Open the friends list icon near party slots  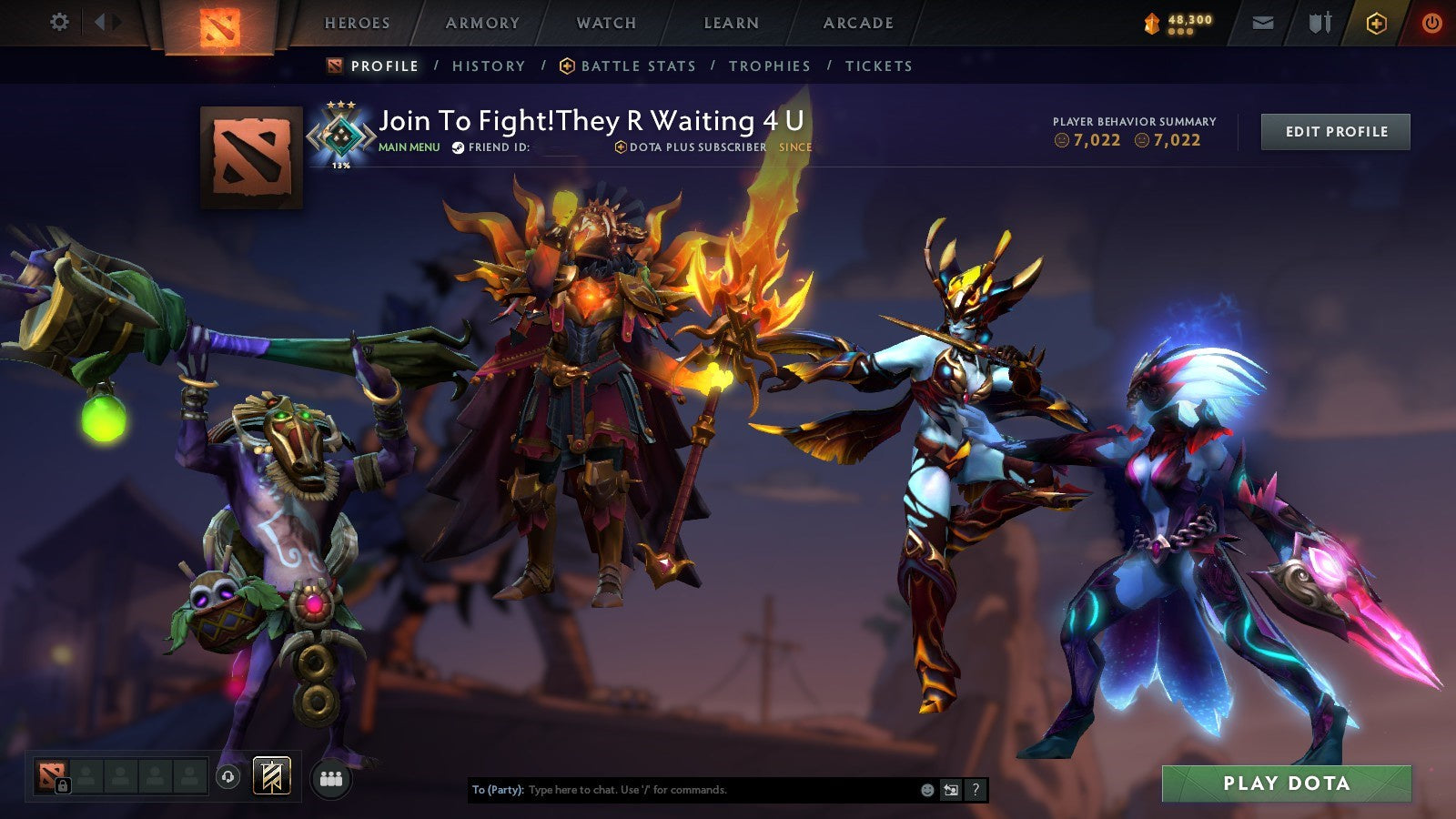(331, 777)
